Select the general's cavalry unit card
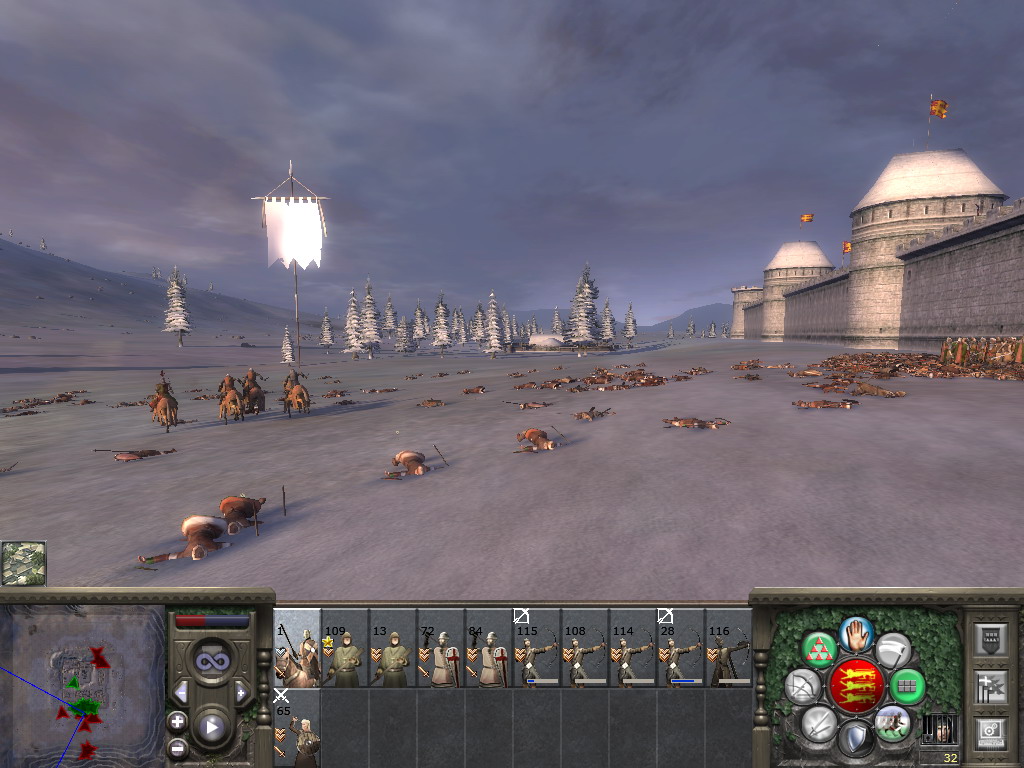Viewport: 1024px width, 768px height. [297, 648]
